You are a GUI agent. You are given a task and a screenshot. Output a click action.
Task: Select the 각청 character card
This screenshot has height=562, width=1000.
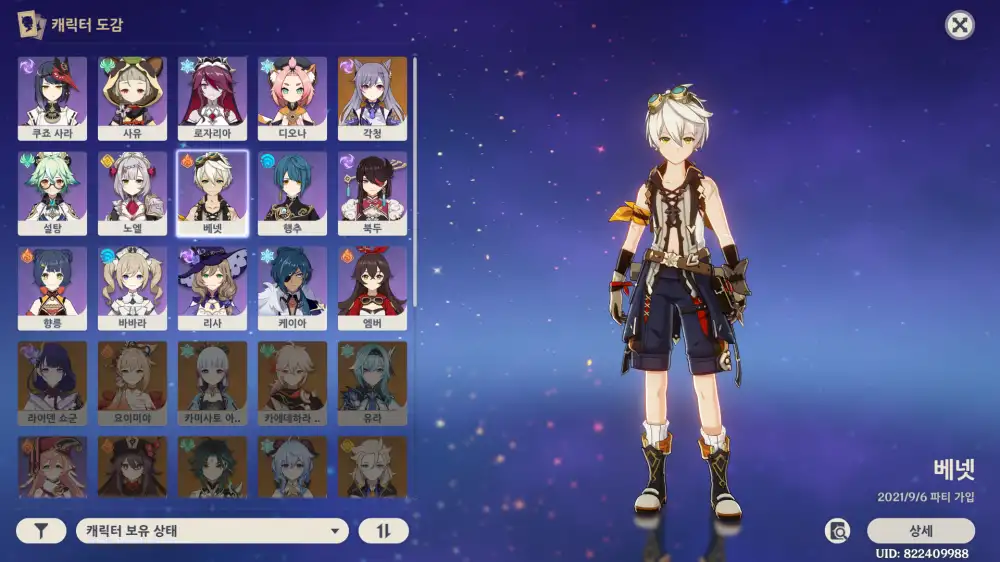372,98
